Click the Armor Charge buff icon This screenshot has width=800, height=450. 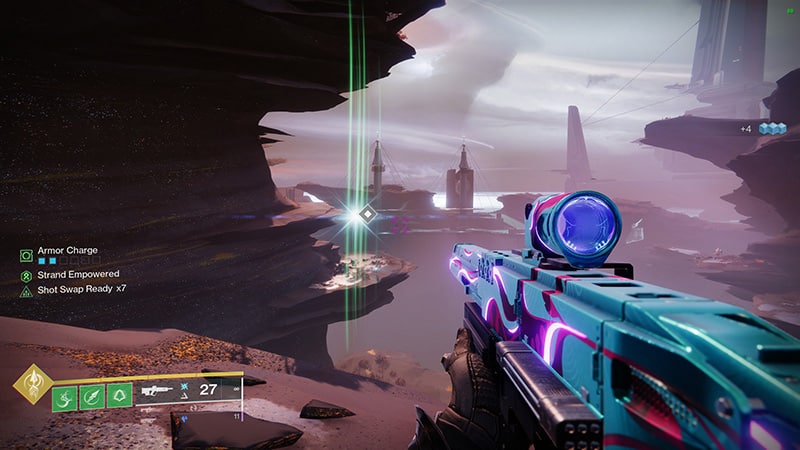tap(26, 256)
